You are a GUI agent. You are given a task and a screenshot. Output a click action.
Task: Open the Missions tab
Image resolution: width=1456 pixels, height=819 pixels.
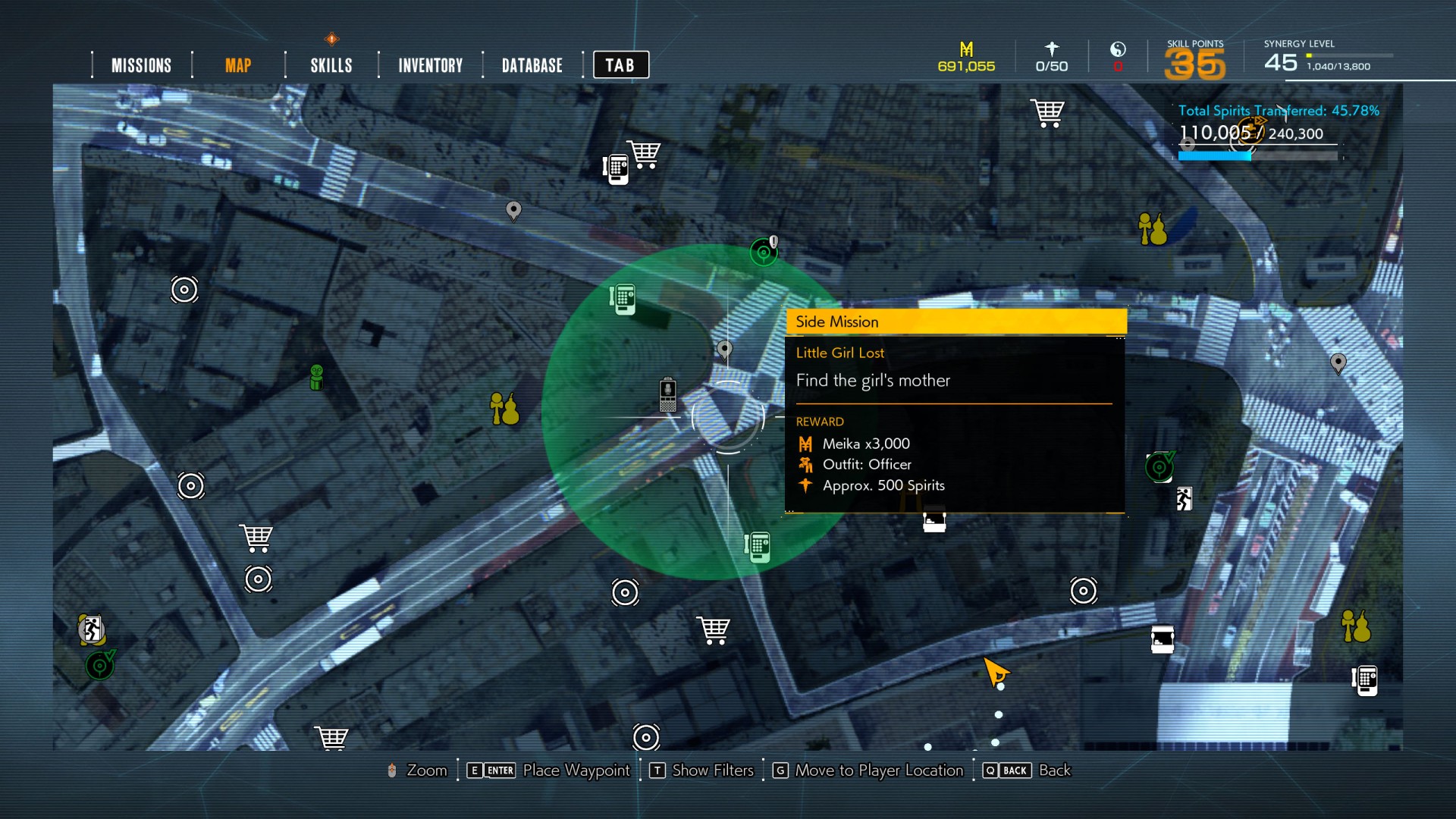point(141,66)
